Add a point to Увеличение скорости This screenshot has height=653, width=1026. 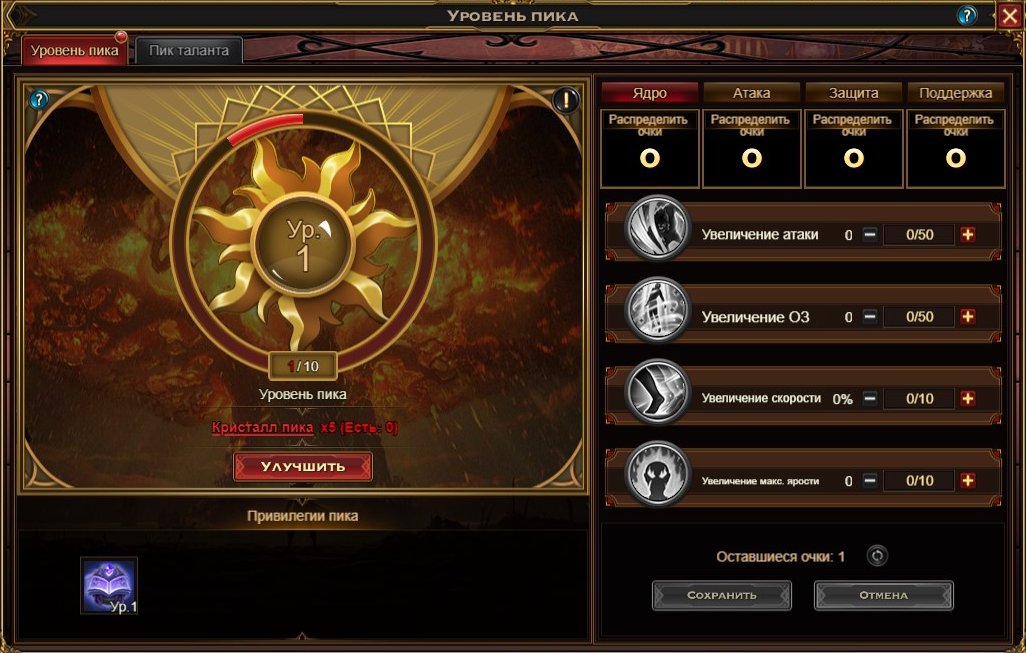(x=967, y=398)
